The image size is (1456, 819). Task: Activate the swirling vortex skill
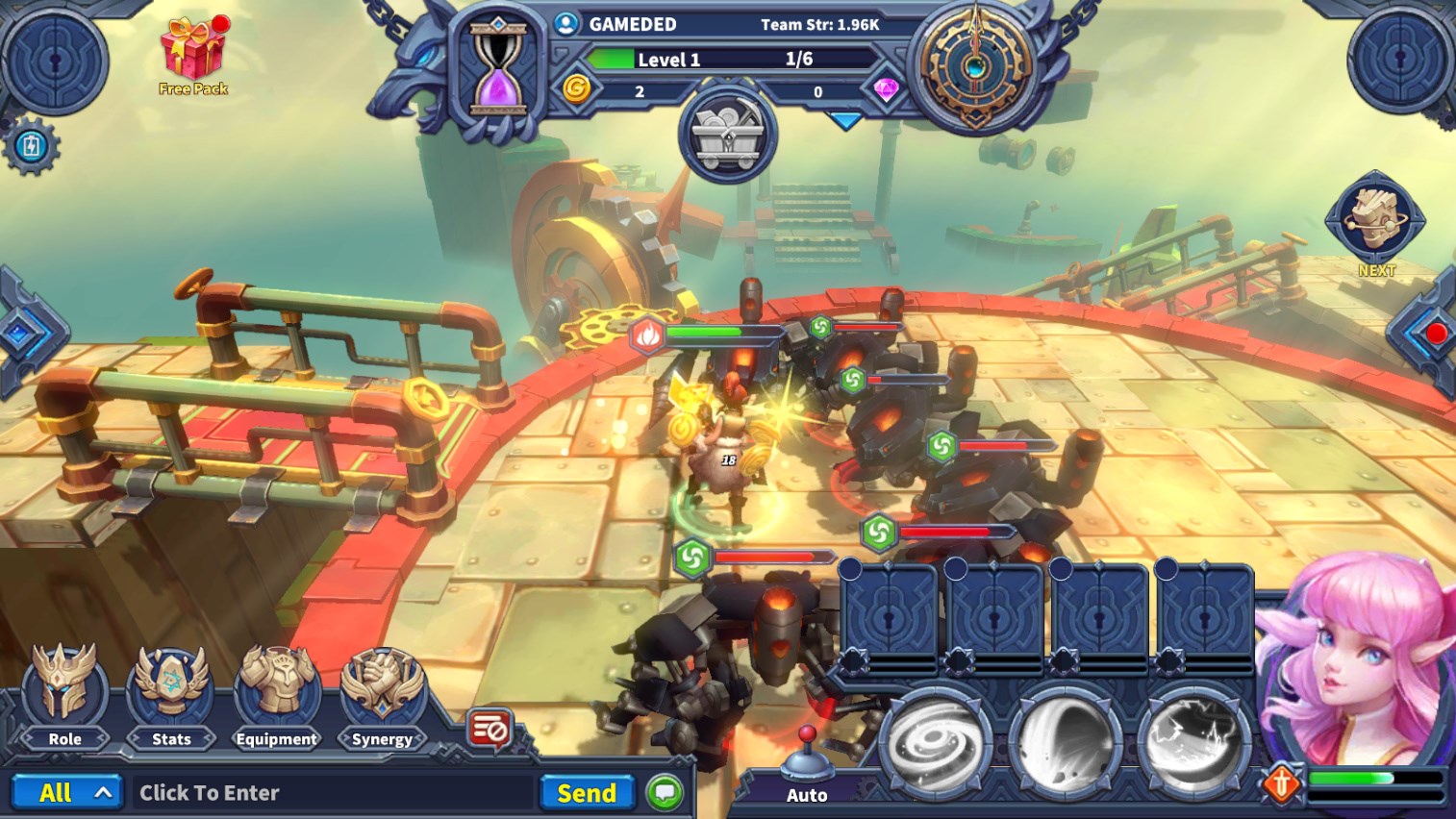point(936,745)
